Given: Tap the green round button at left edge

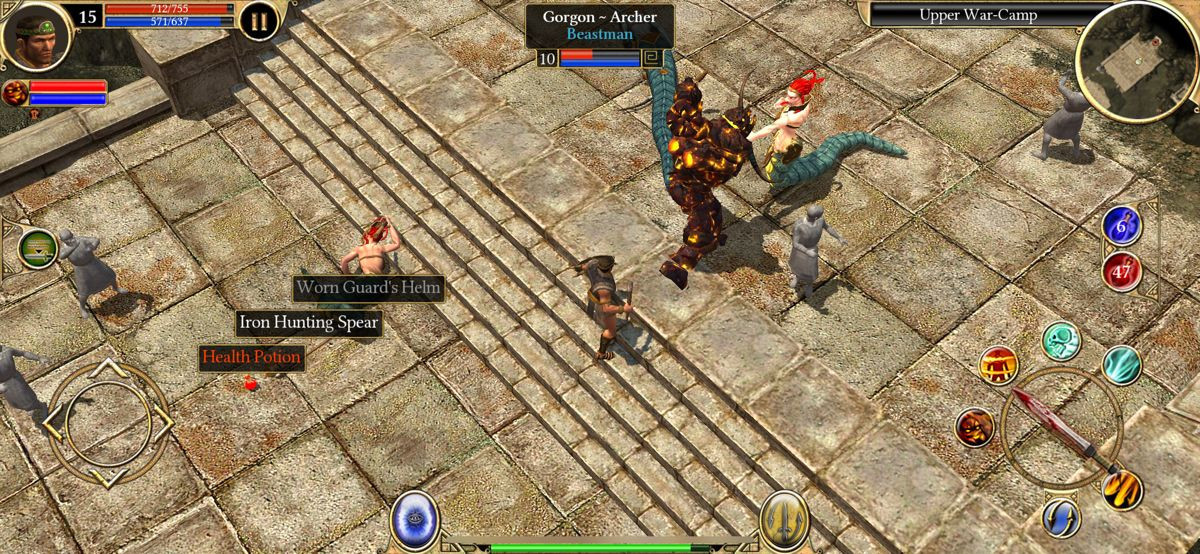Looking at the screenshot, I should point(38,248).
